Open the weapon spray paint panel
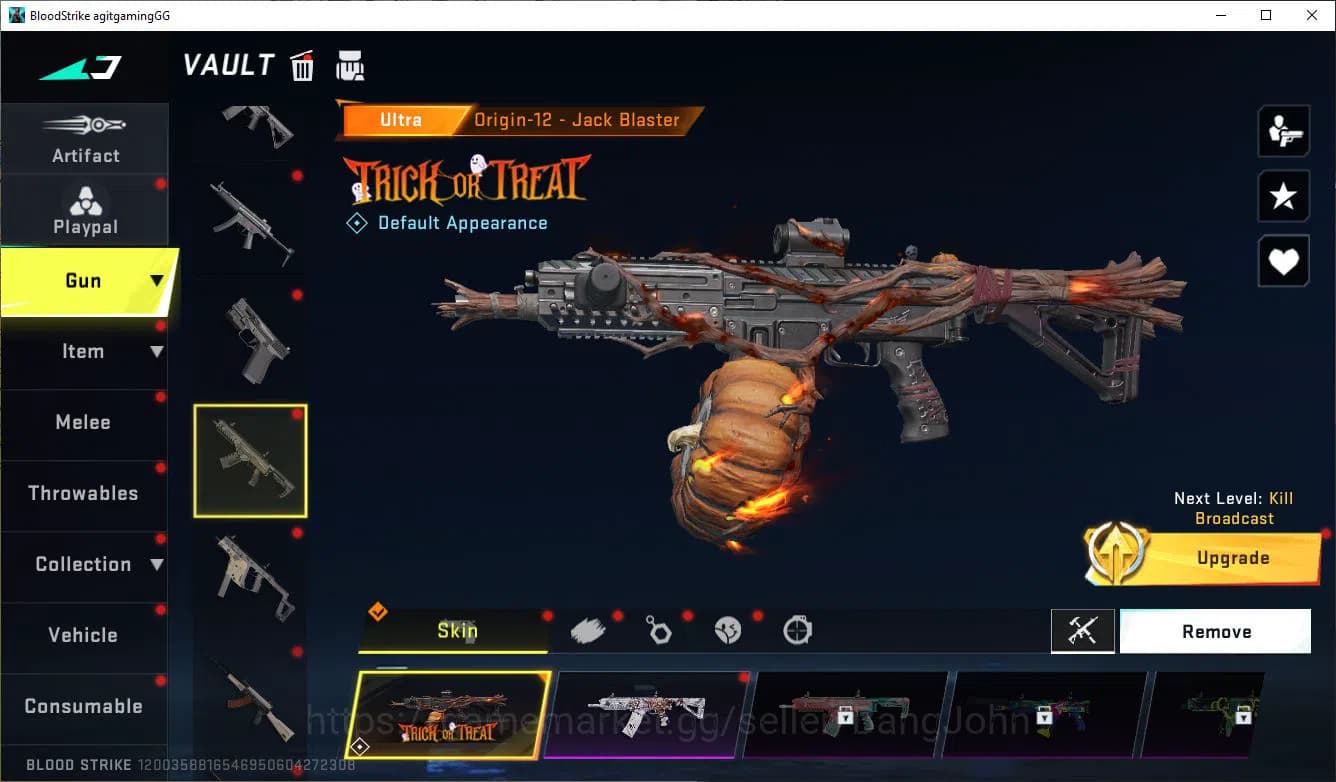This screenshot has height=782, width=1336. click(589, 628)
